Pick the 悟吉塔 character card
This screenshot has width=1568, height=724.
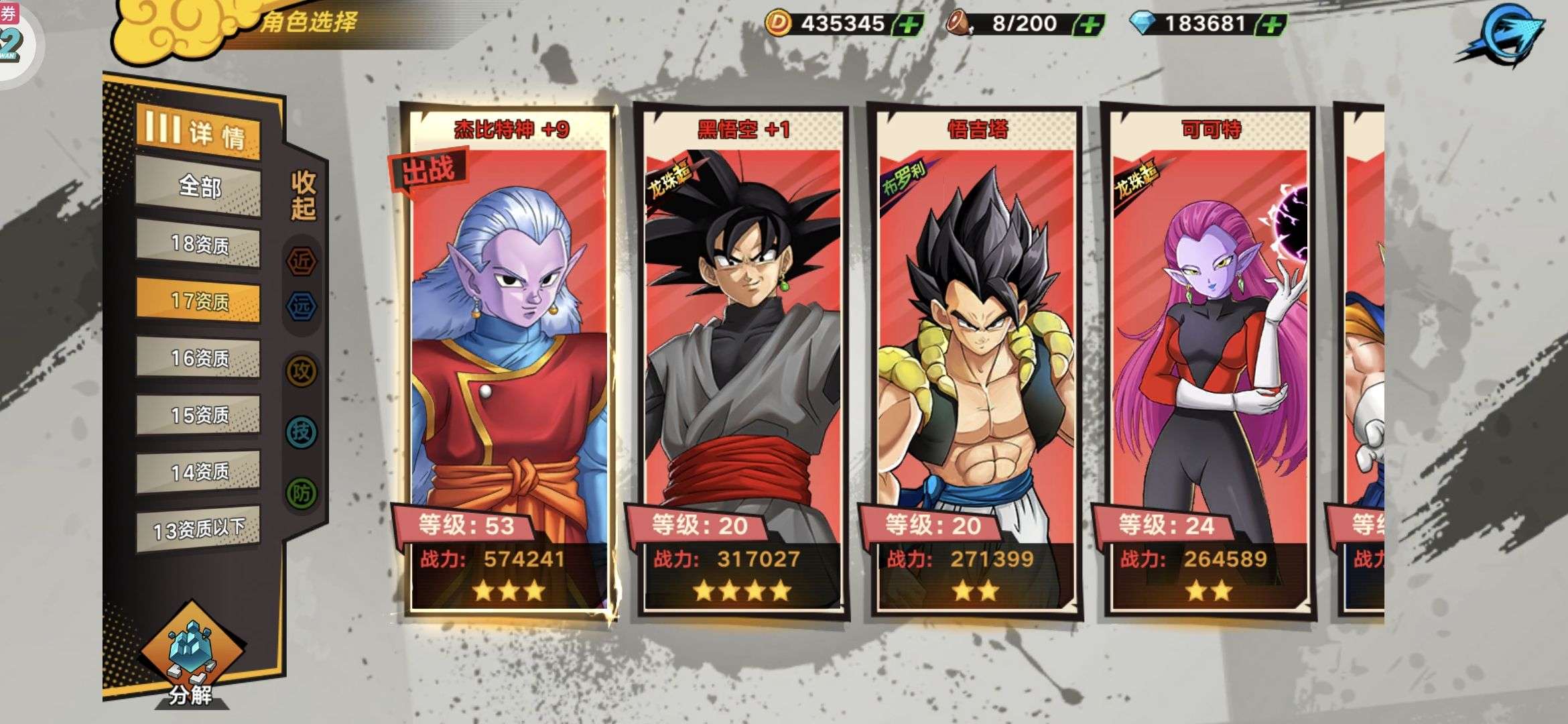click(976, 362)
